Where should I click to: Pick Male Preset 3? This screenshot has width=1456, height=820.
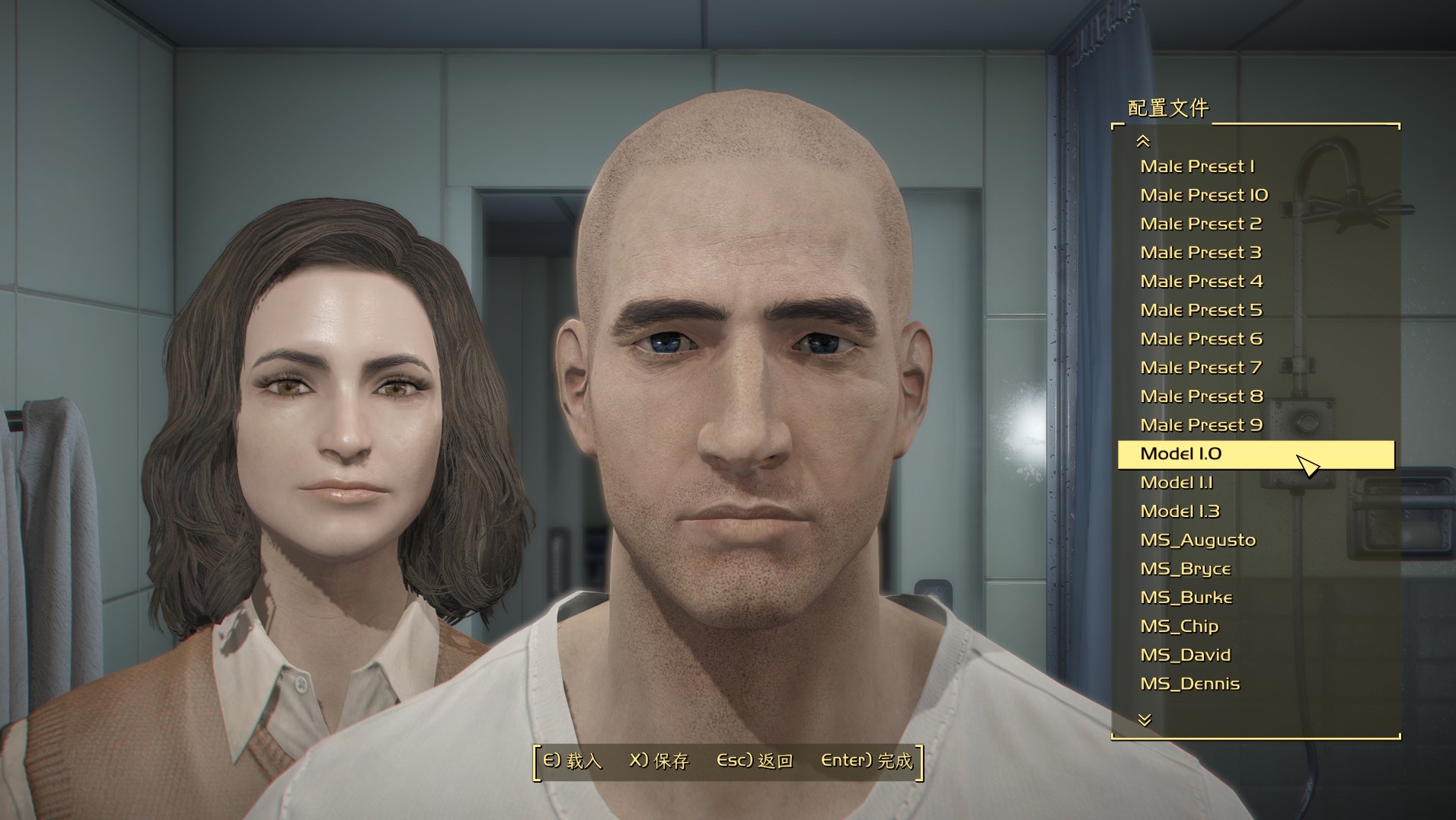coord(1201,252)
